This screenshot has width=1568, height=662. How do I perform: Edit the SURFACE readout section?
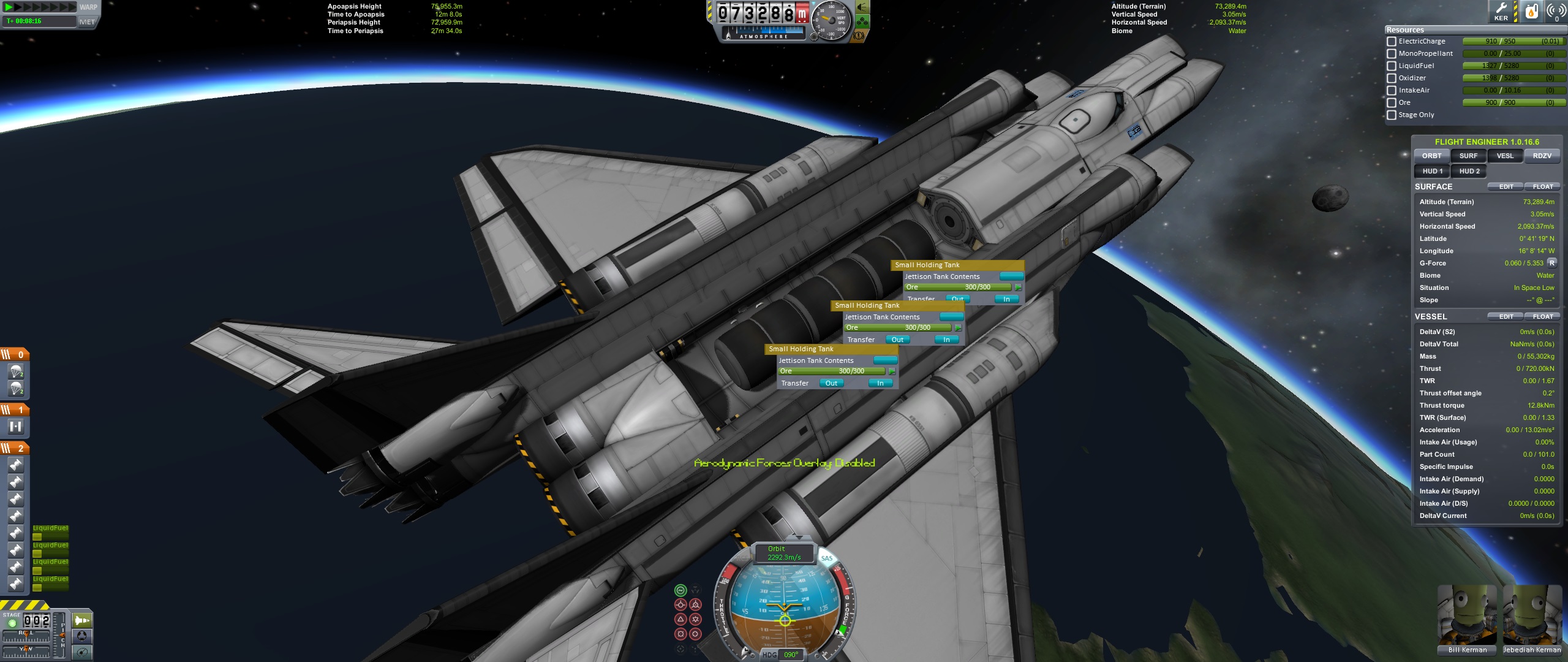(x=1506, y=186)
